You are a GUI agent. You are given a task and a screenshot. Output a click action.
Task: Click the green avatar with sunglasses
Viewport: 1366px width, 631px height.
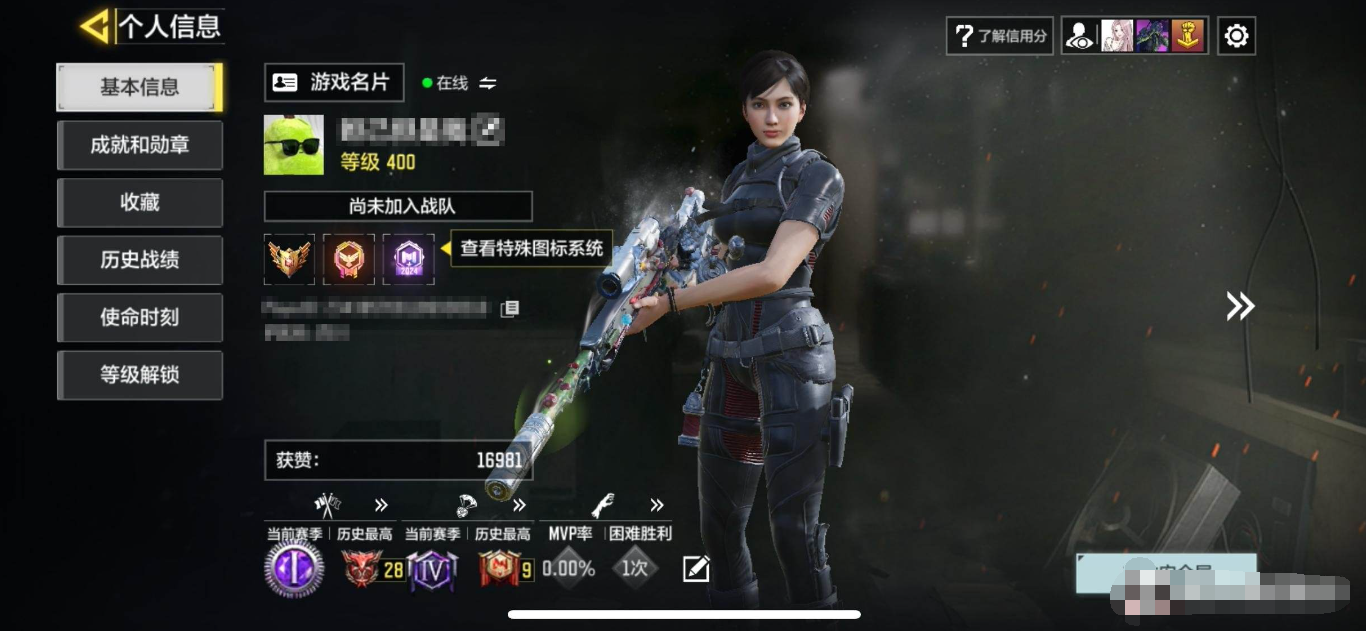(294, 145)
